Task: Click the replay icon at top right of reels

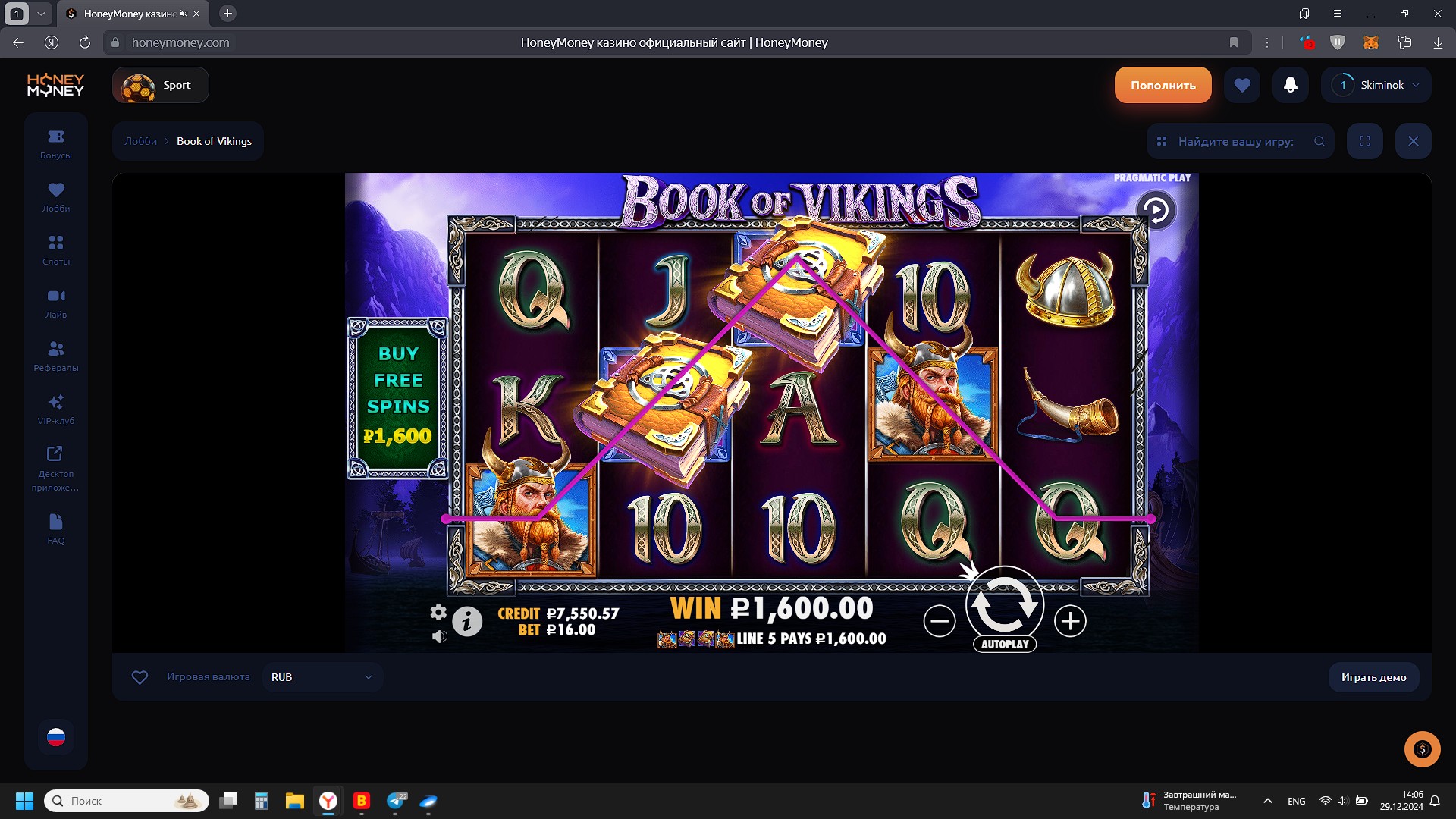Action: (x=1156, y=210)
